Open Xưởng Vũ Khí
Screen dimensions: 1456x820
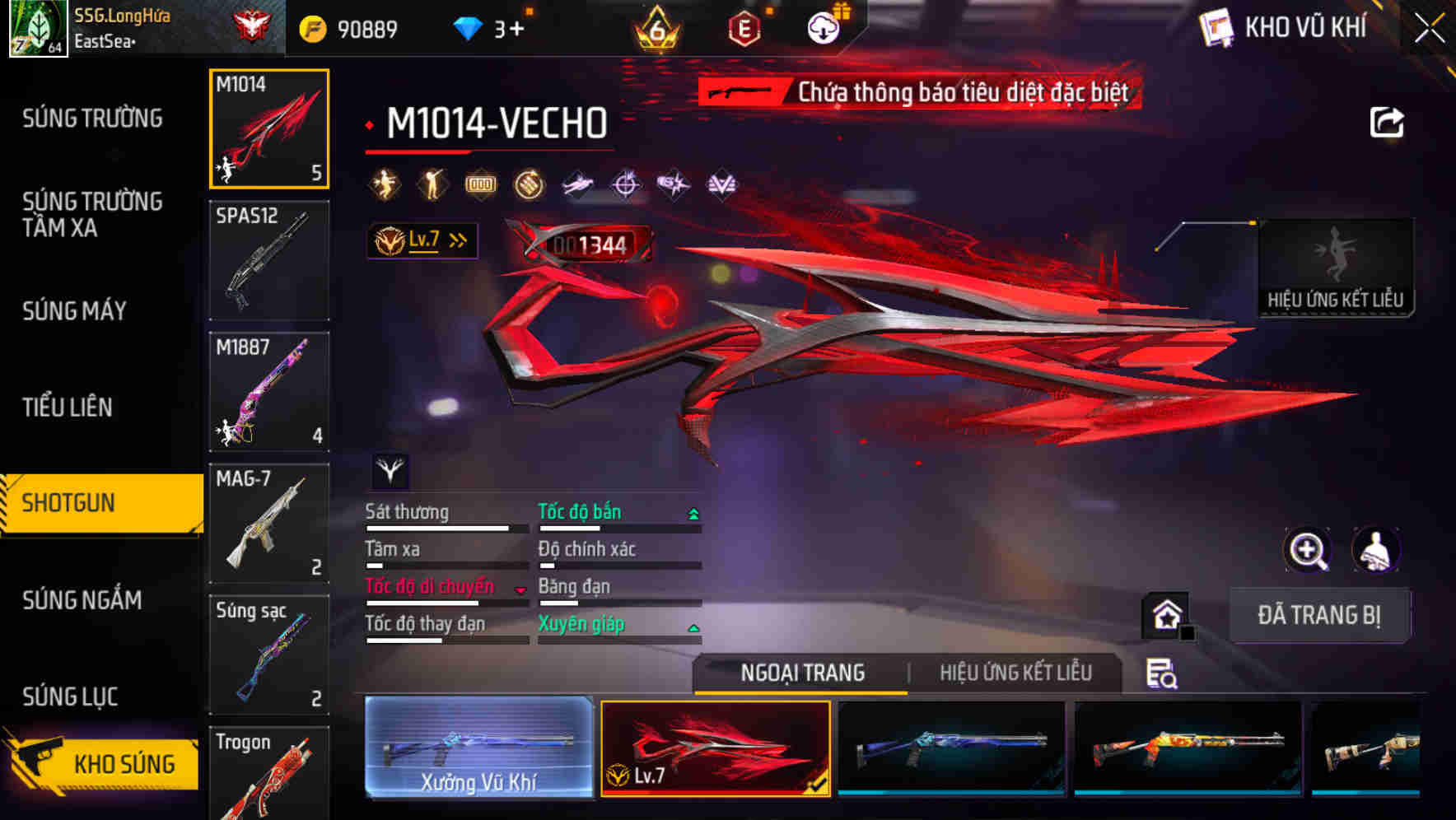[x=478, y=749]
